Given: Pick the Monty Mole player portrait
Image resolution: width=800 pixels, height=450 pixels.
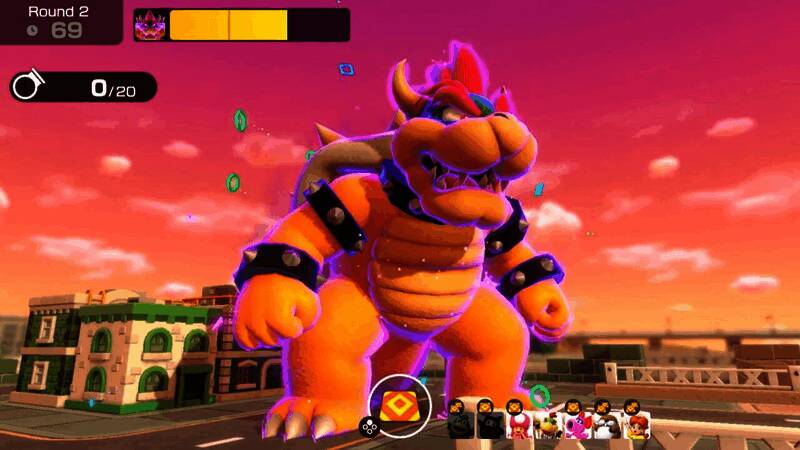Looking at the screenshot, I should (605, 426).
